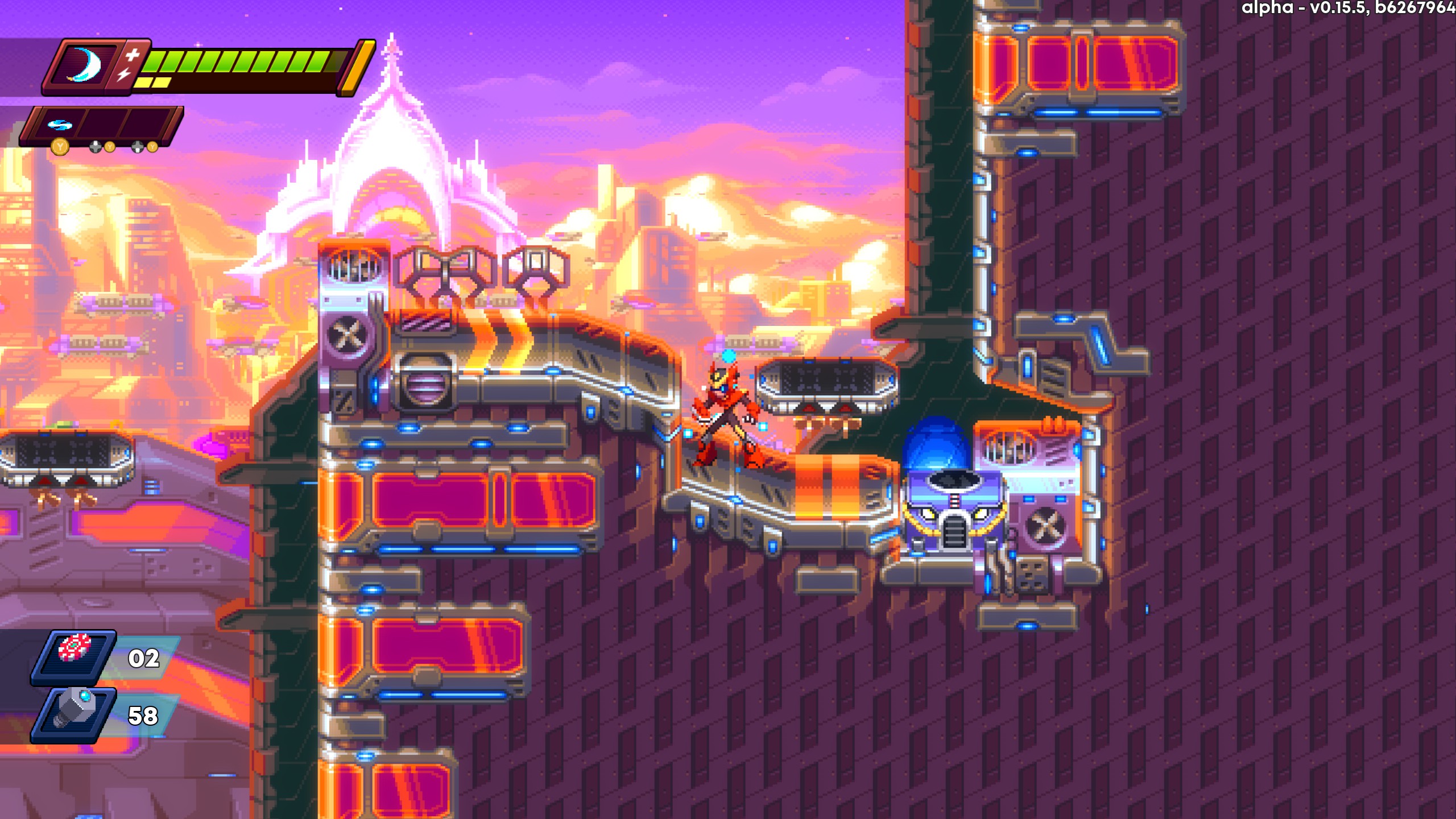
Task: Click the hex nut currency icon
Action: tap(74, 709)
